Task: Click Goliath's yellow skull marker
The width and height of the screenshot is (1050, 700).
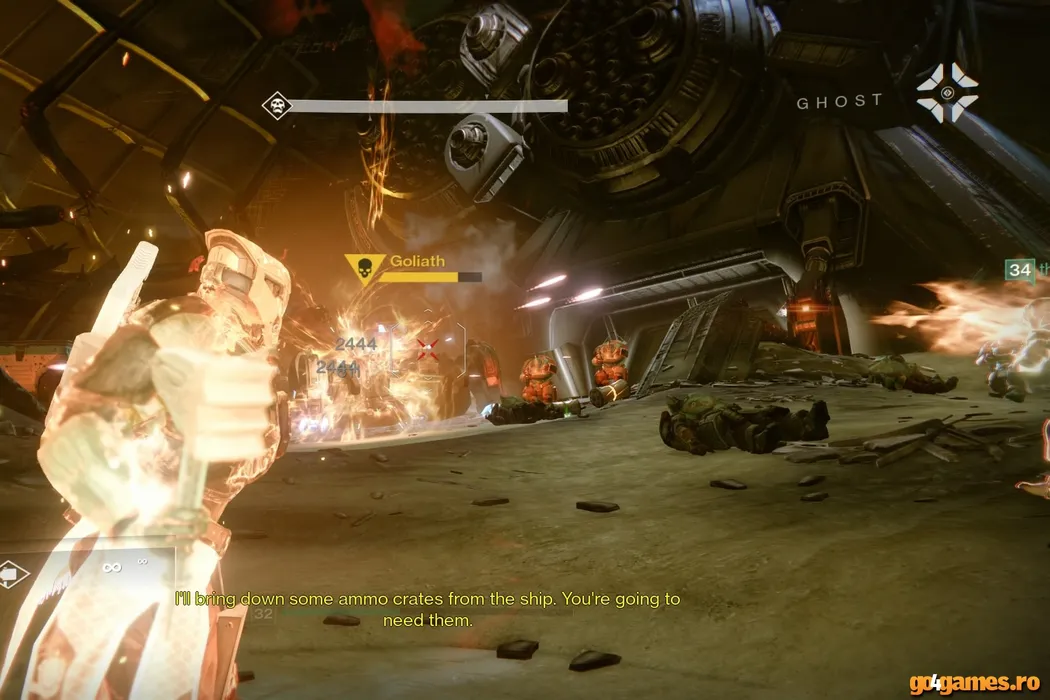Action: [361, 269]
